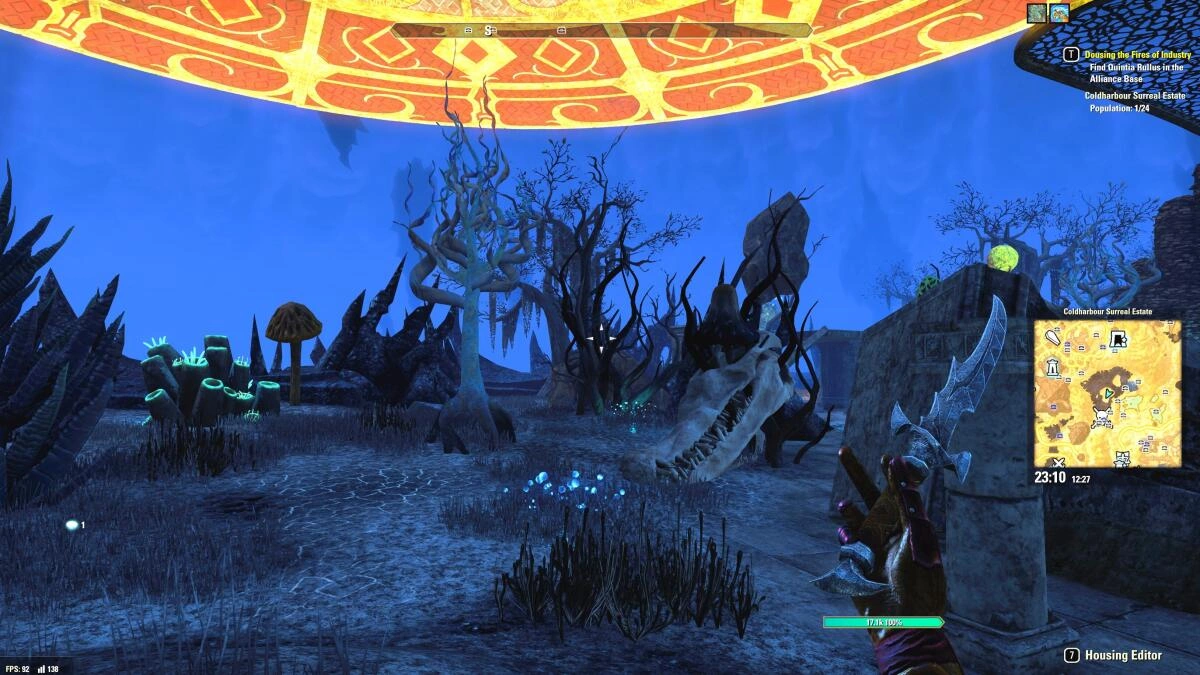
Task: Click the house door marker on minimap
Action: (x=1119, y=340)
